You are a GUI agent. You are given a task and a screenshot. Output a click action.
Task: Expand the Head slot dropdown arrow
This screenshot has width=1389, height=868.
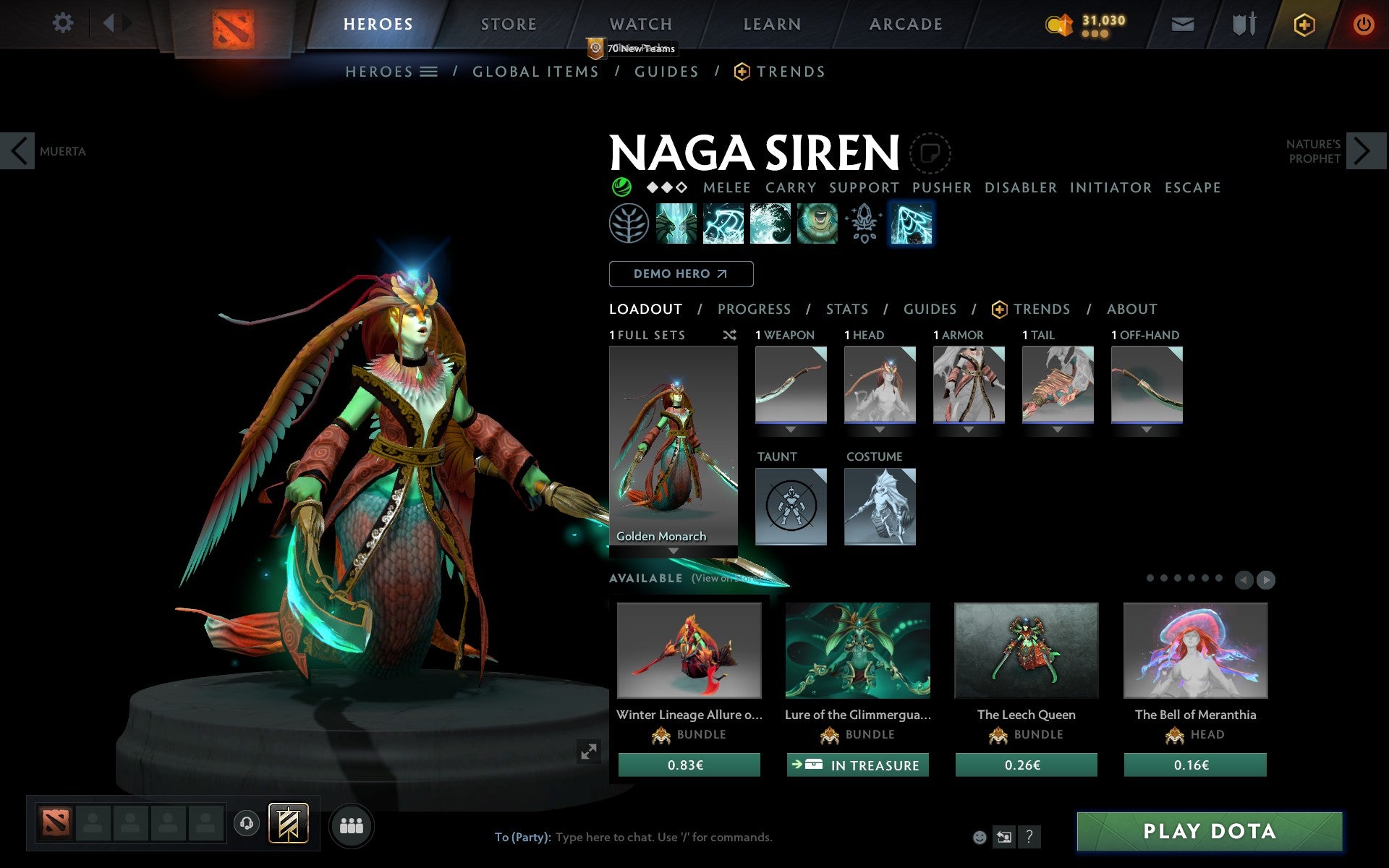tap(880, 428)
